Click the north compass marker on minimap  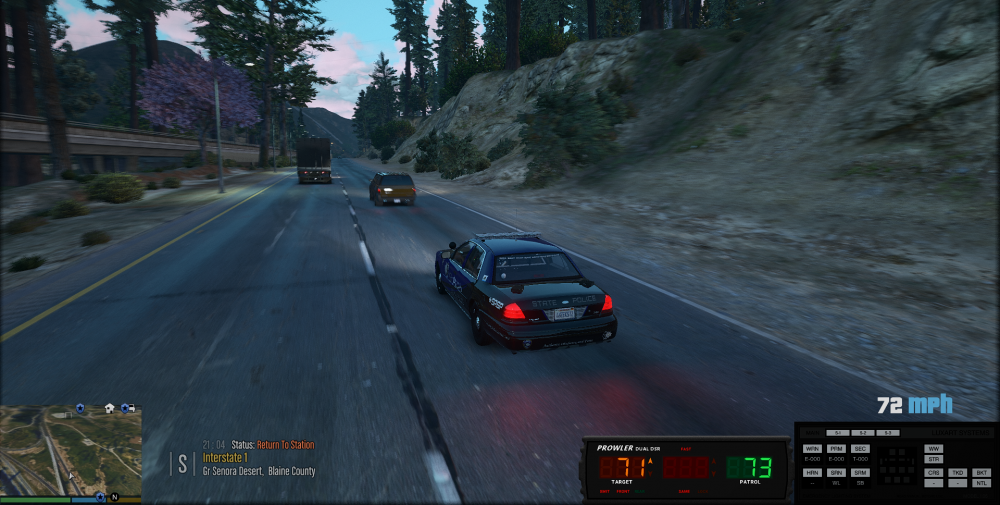tap(114, 497)
